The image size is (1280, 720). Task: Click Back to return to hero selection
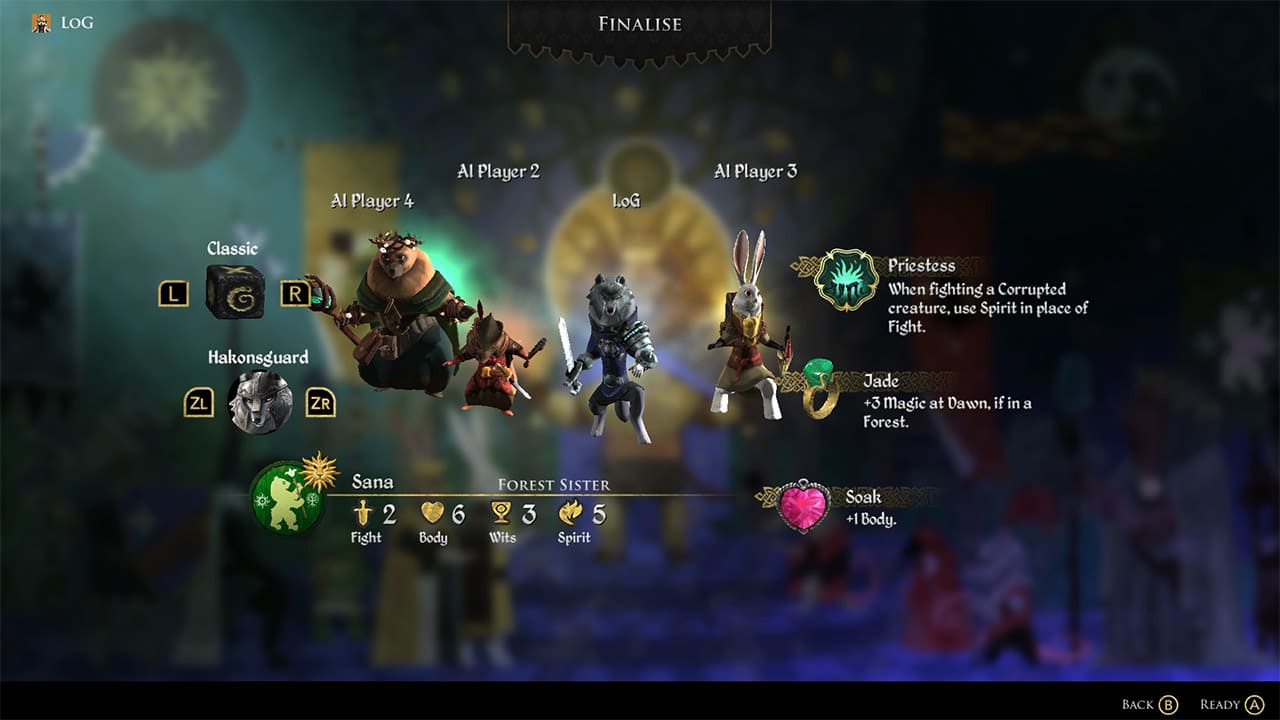1148,703
